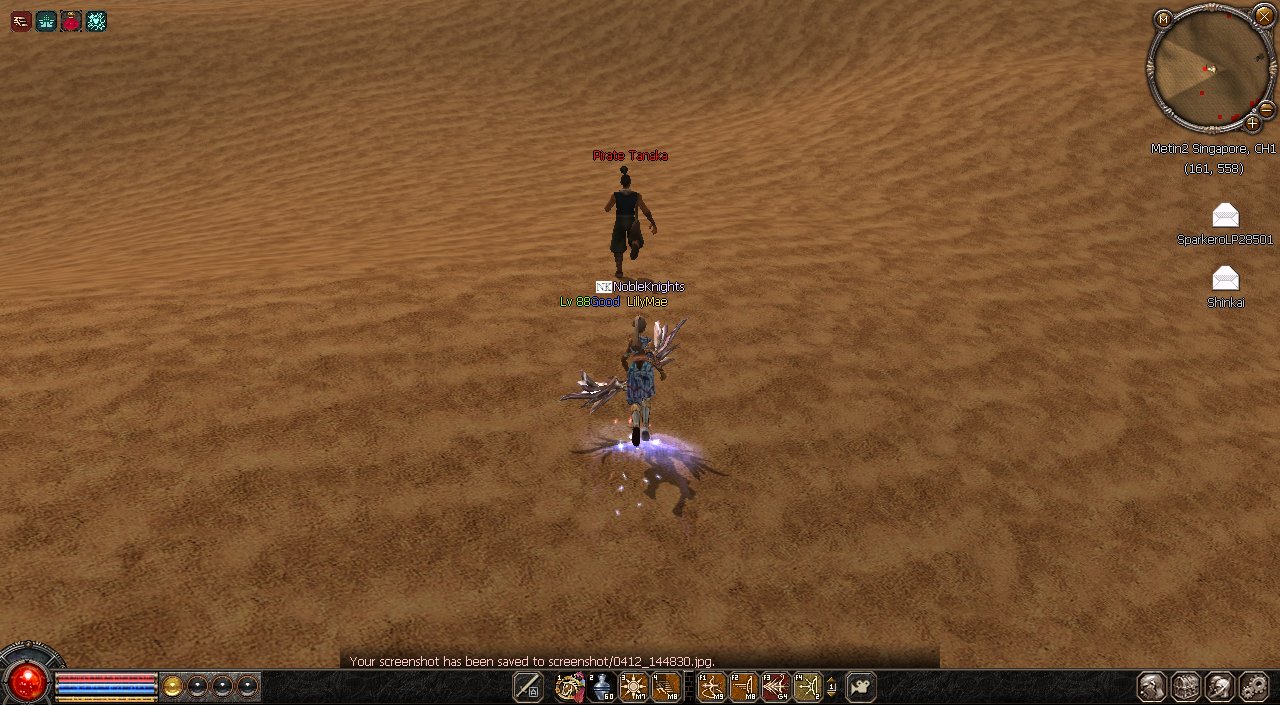Activate the sunburst skill in slot 3
This screenshot has height=705, width=1280.
tap(634, 686)
